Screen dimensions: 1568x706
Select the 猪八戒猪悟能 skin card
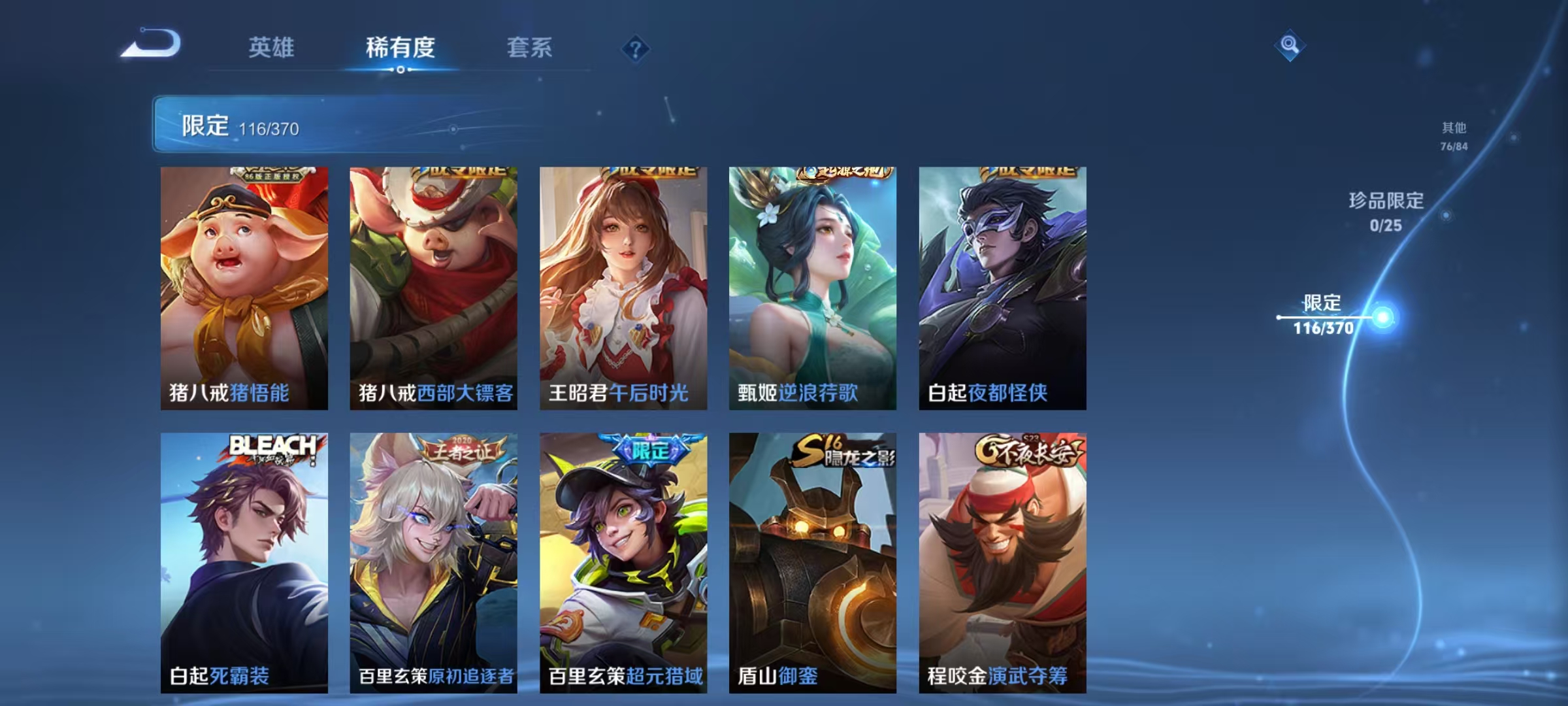coord(242,288)
